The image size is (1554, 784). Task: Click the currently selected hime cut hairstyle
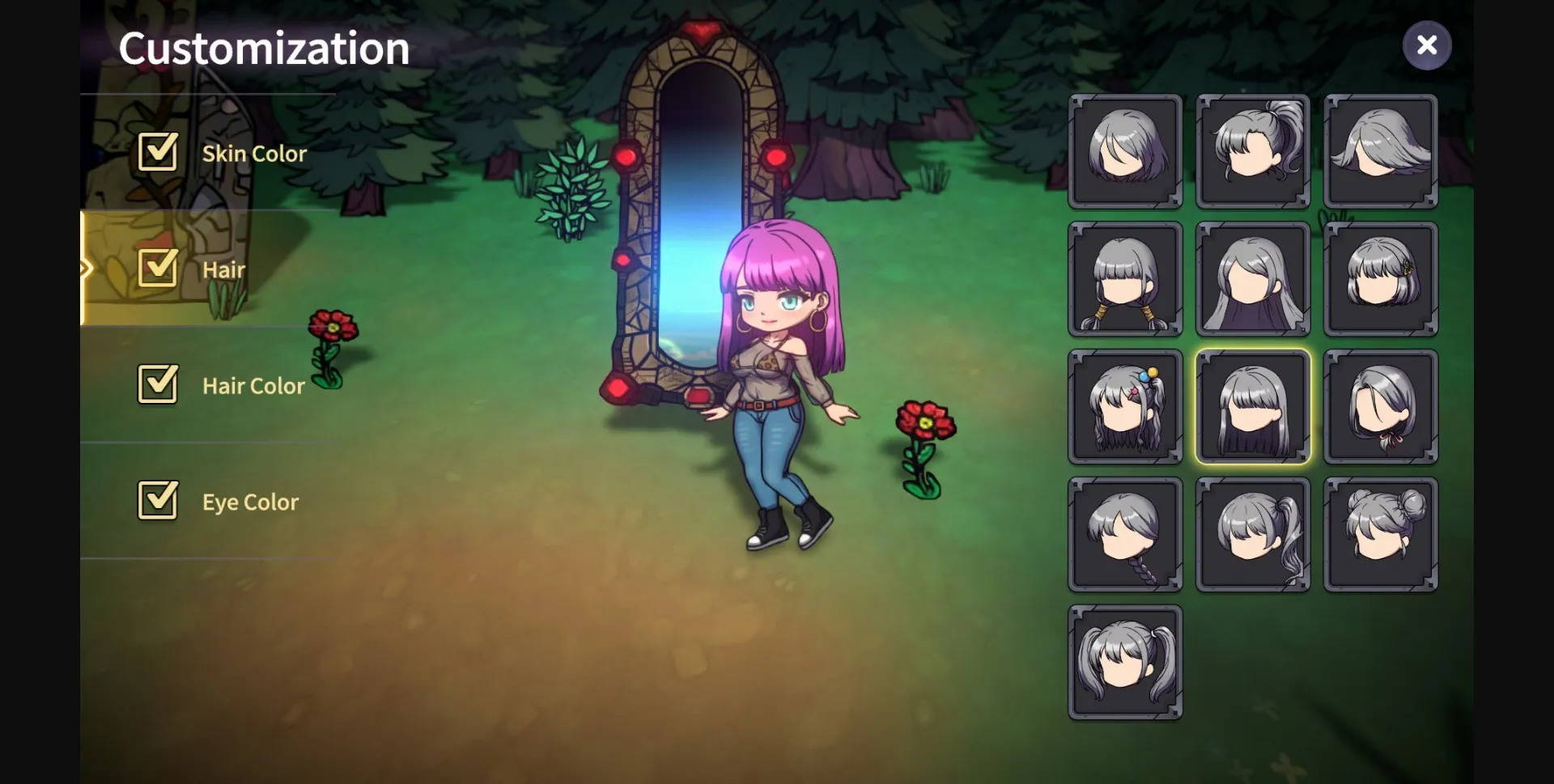1252,406
